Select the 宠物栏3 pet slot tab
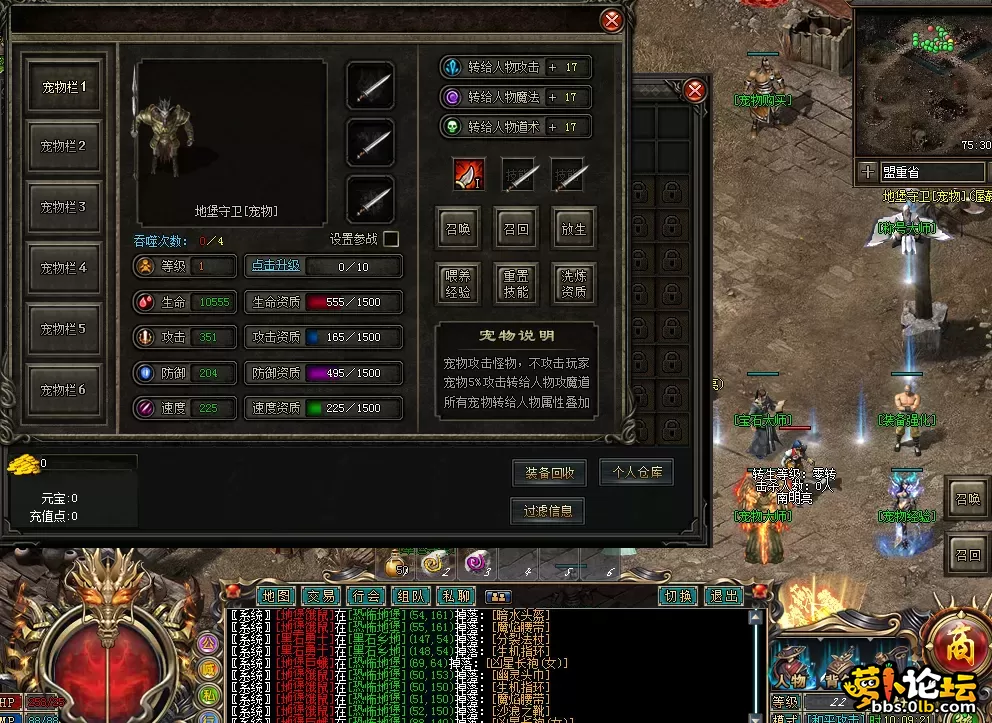992x723 pixels. click(x=64, y=208)
